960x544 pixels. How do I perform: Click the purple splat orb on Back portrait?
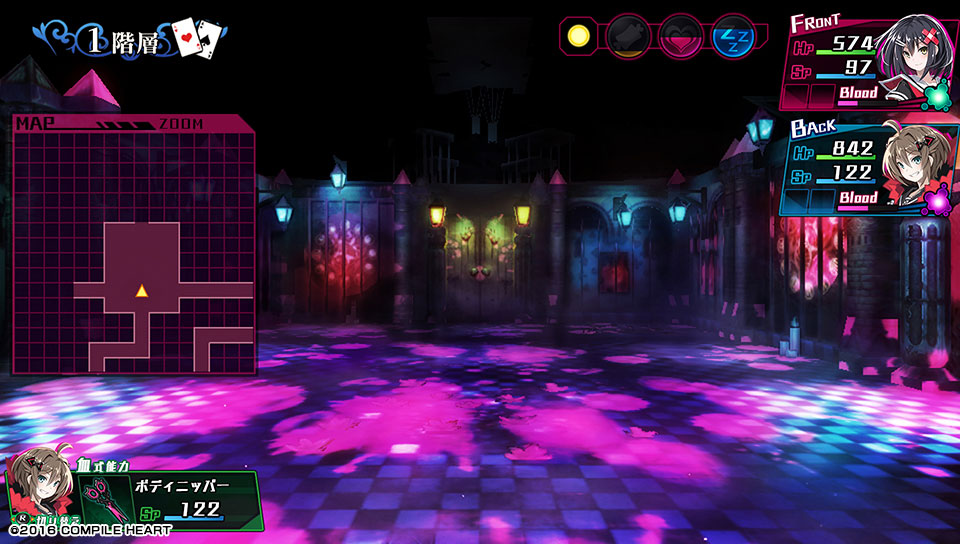[x=938, y=201]
